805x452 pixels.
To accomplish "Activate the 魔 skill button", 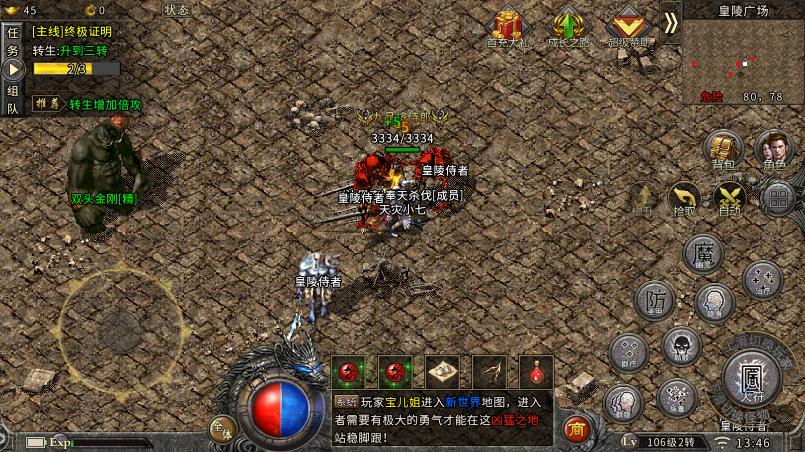I will point(703,253).
